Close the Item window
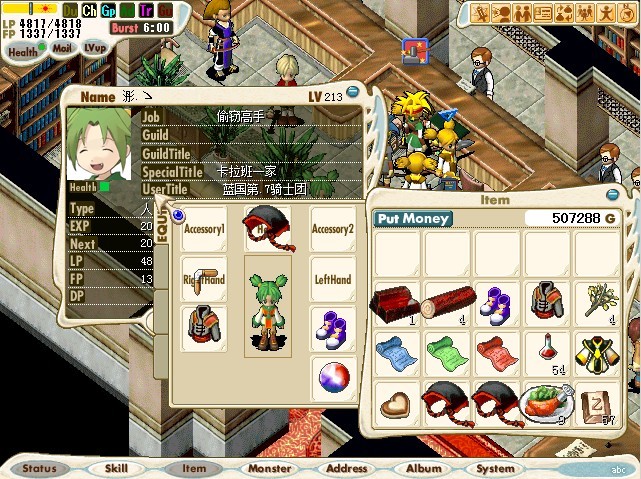641x479 pixels. pyautogui.click(x=612, y=195)
